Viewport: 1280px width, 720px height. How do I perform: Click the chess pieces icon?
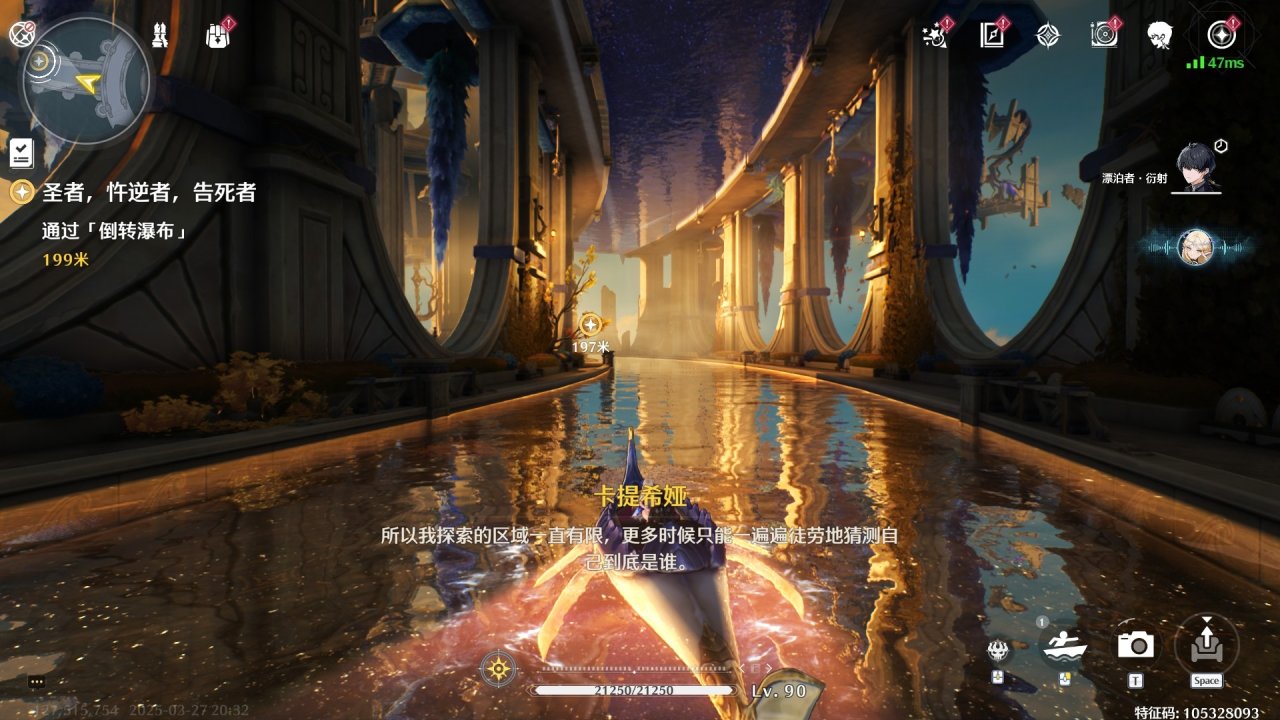tap(160, 36)
